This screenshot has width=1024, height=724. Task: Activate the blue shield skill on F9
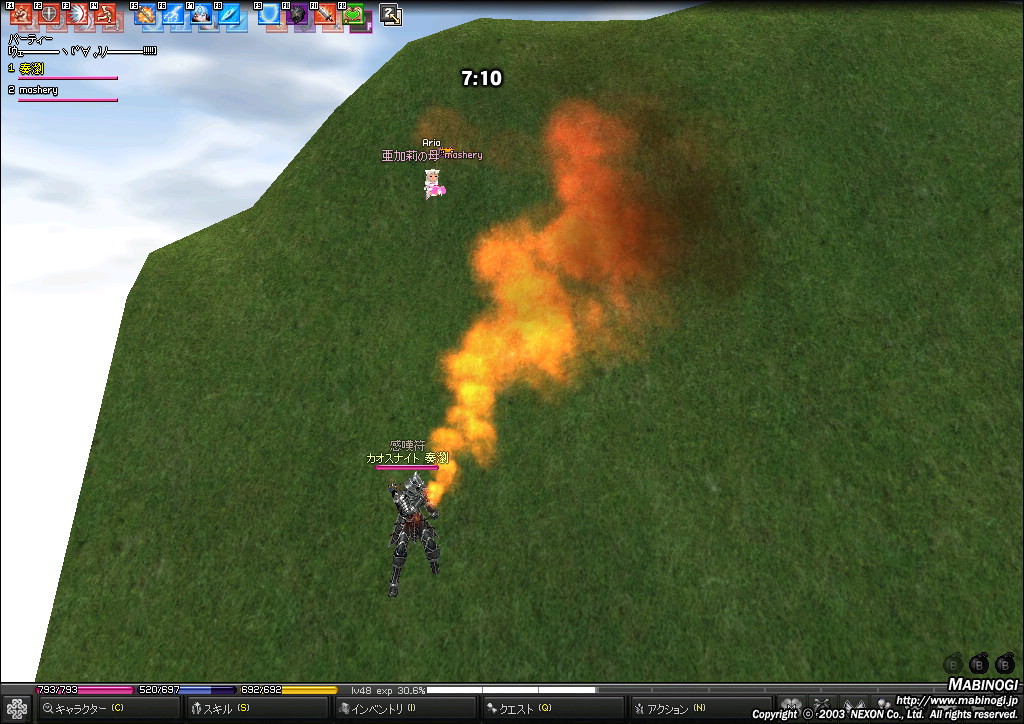270,15
